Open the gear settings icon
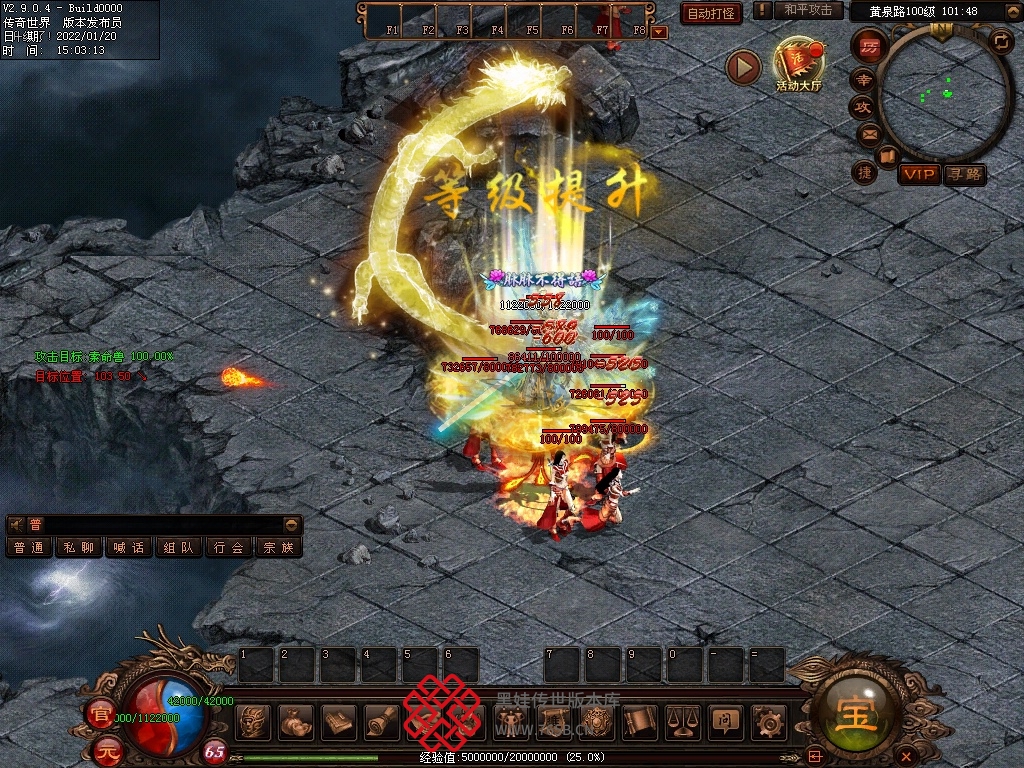The width and height of the screenshot is (1024, 768). tap(767, 721)
